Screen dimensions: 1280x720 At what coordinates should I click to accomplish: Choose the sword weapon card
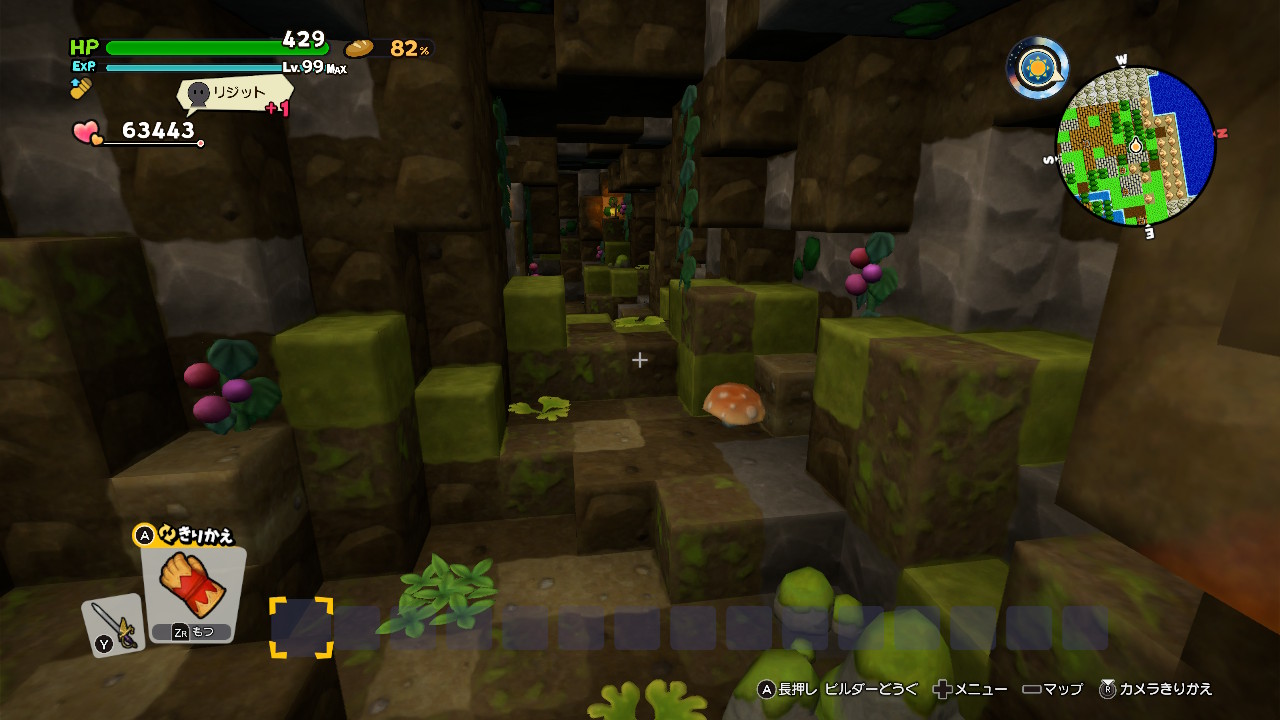coord(112,626)
